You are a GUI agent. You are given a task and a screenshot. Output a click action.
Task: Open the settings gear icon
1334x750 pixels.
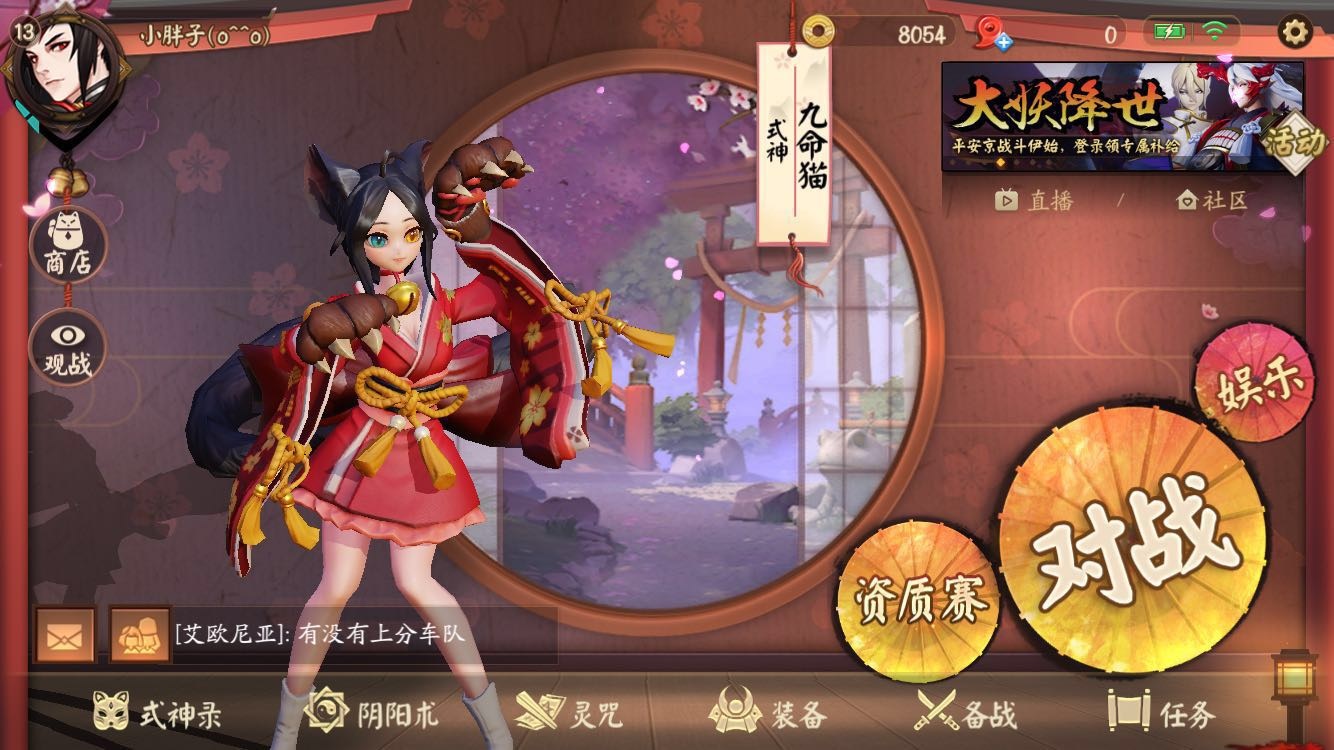(x=1295, y=32)
